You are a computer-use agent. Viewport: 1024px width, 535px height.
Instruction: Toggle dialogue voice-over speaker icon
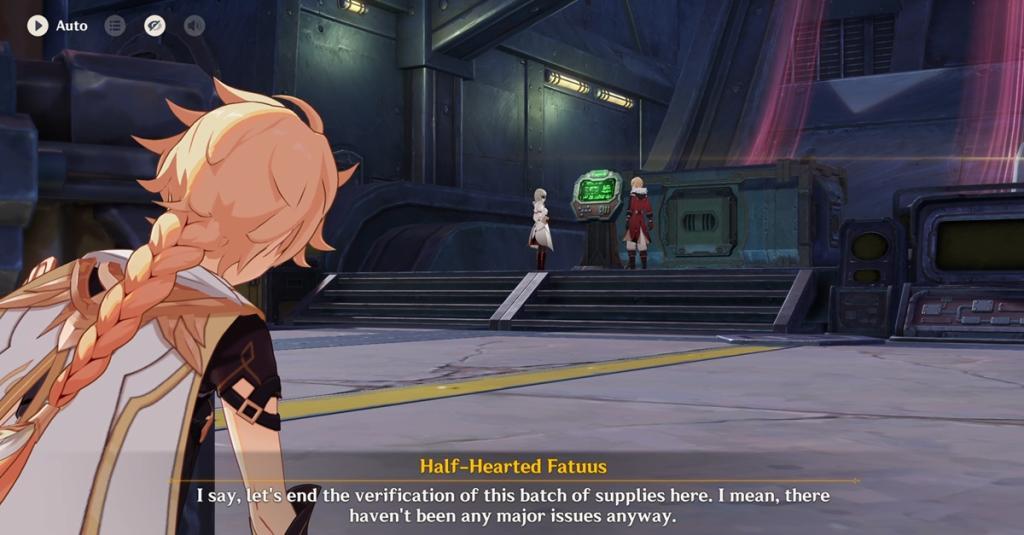194,25
